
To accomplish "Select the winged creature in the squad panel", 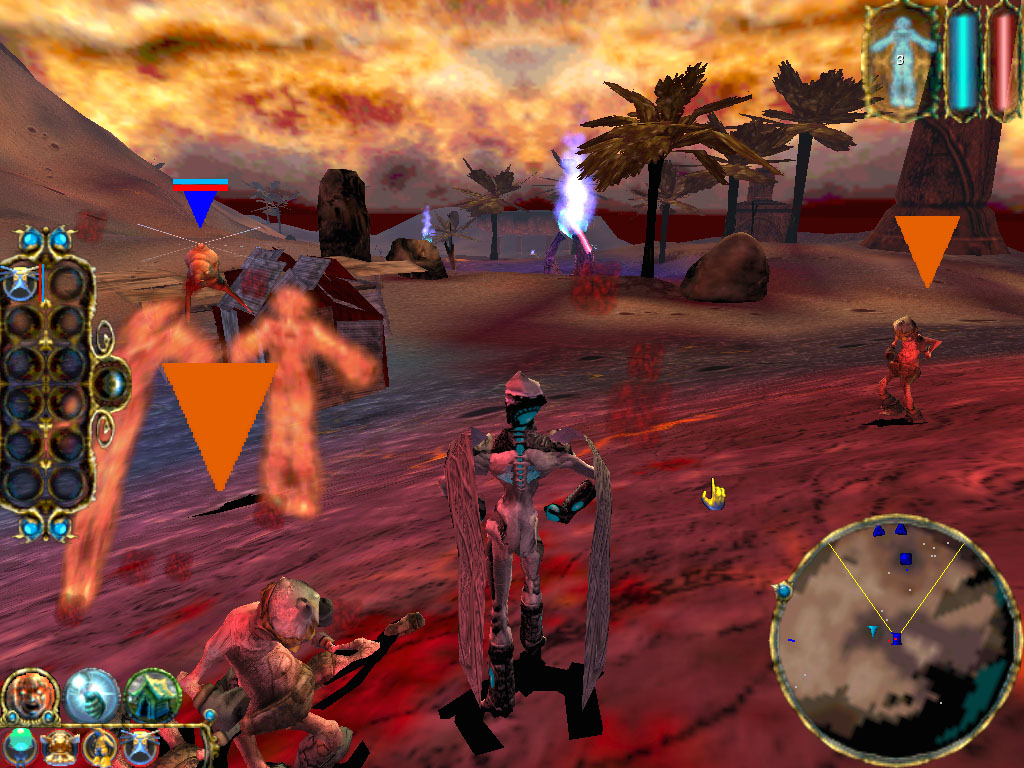I will (x=22, y=283).
